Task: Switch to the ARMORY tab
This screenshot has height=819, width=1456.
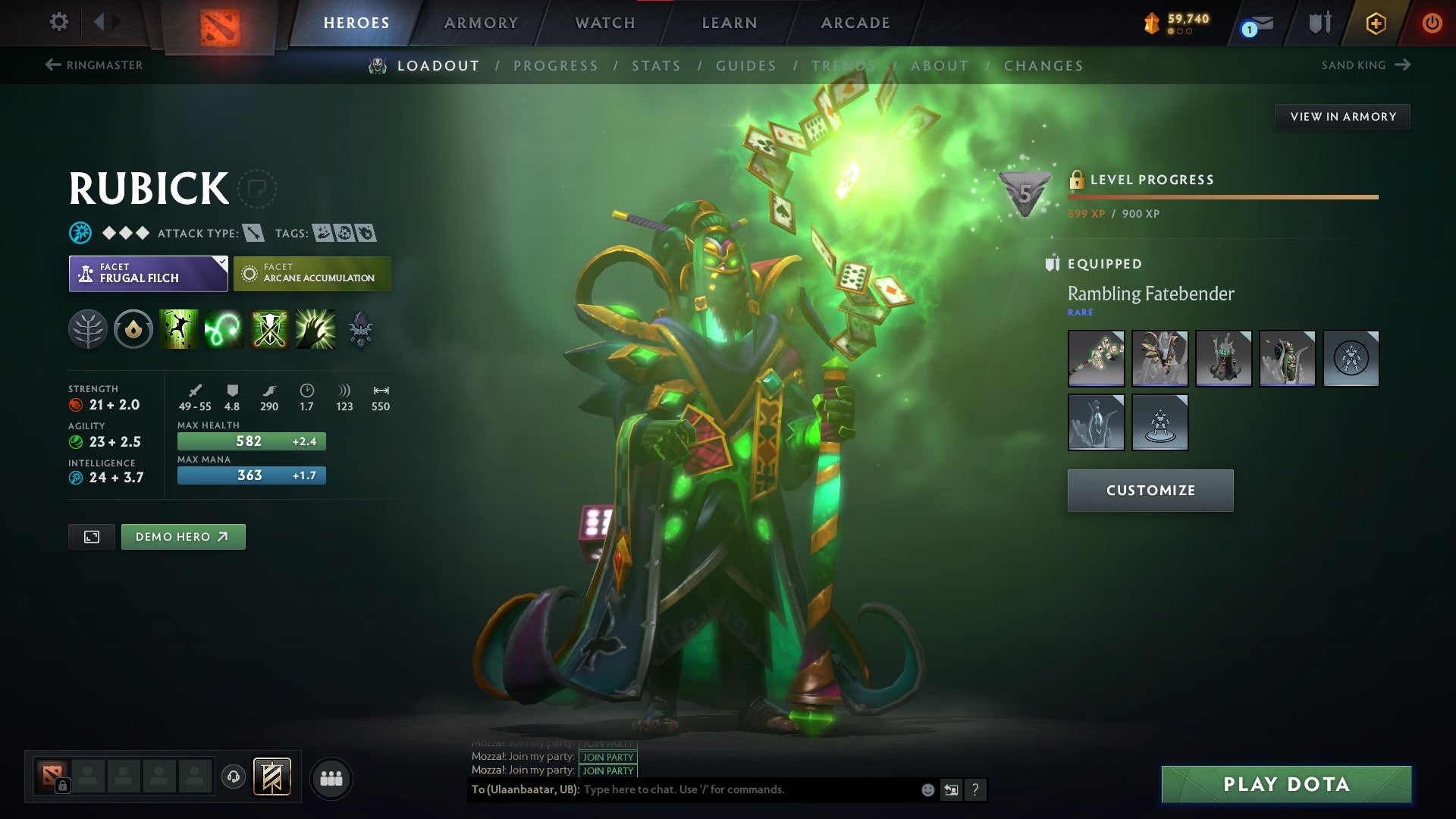Action: click(x=481, y=22)
